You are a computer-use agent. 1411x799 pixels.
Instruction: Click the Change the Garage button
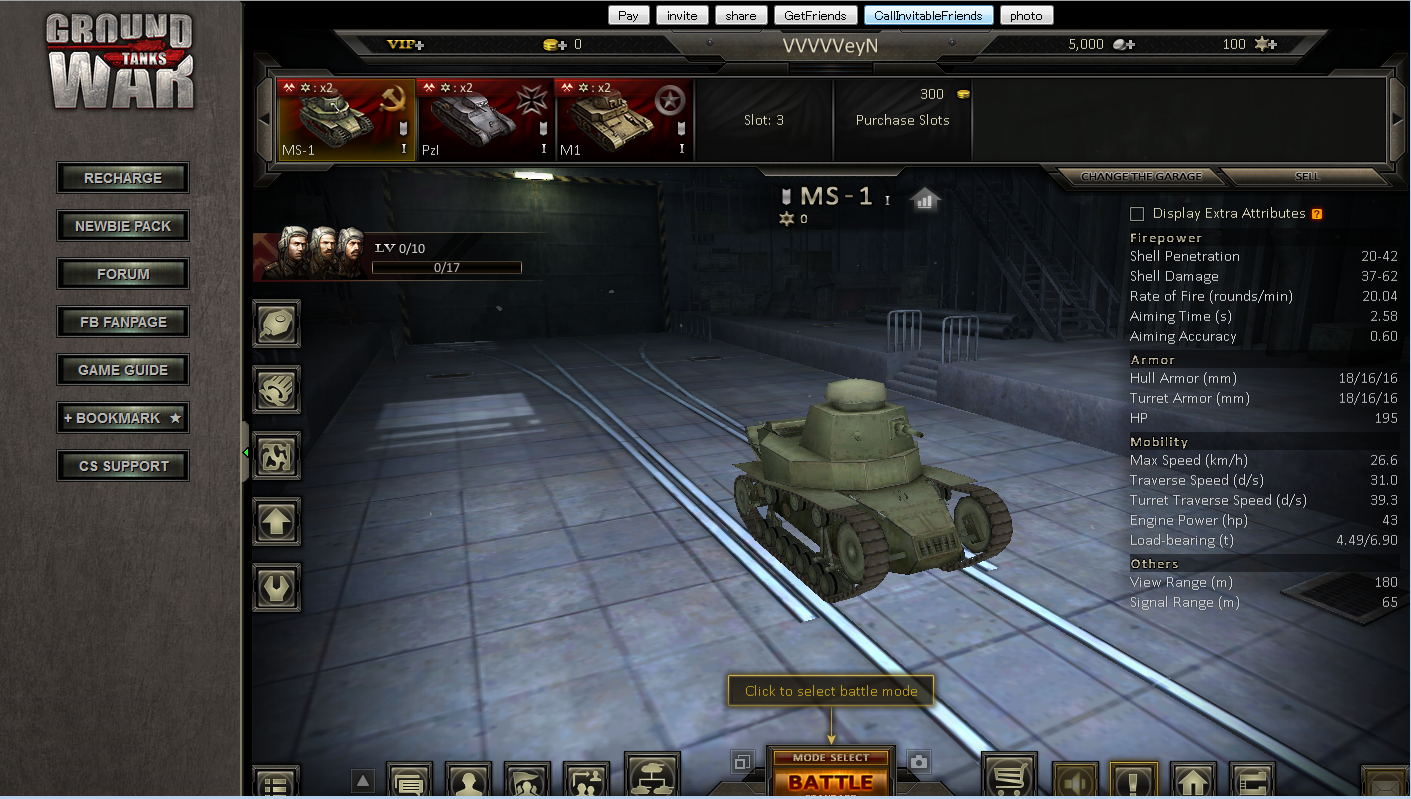pyautogui.click(x=1139, y=176)
